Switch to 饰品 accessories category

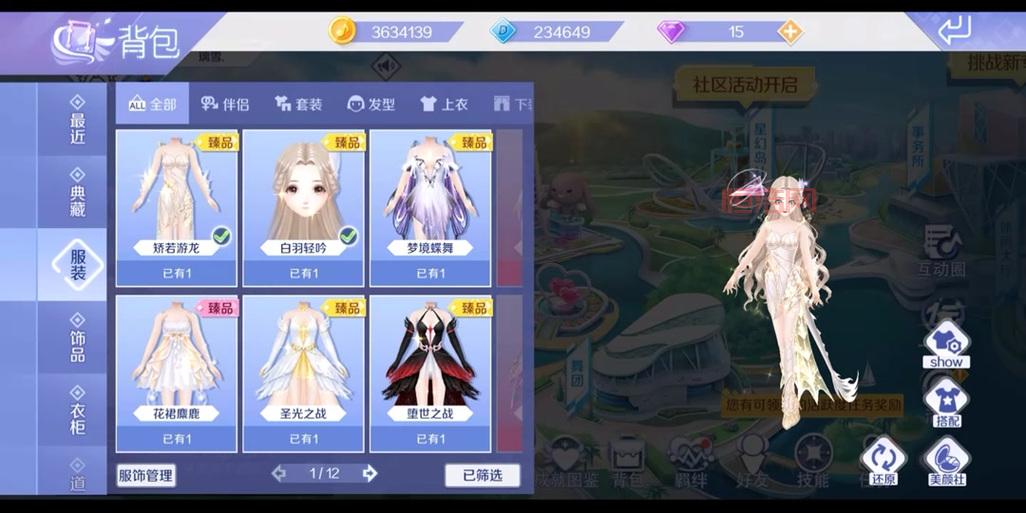78,337
